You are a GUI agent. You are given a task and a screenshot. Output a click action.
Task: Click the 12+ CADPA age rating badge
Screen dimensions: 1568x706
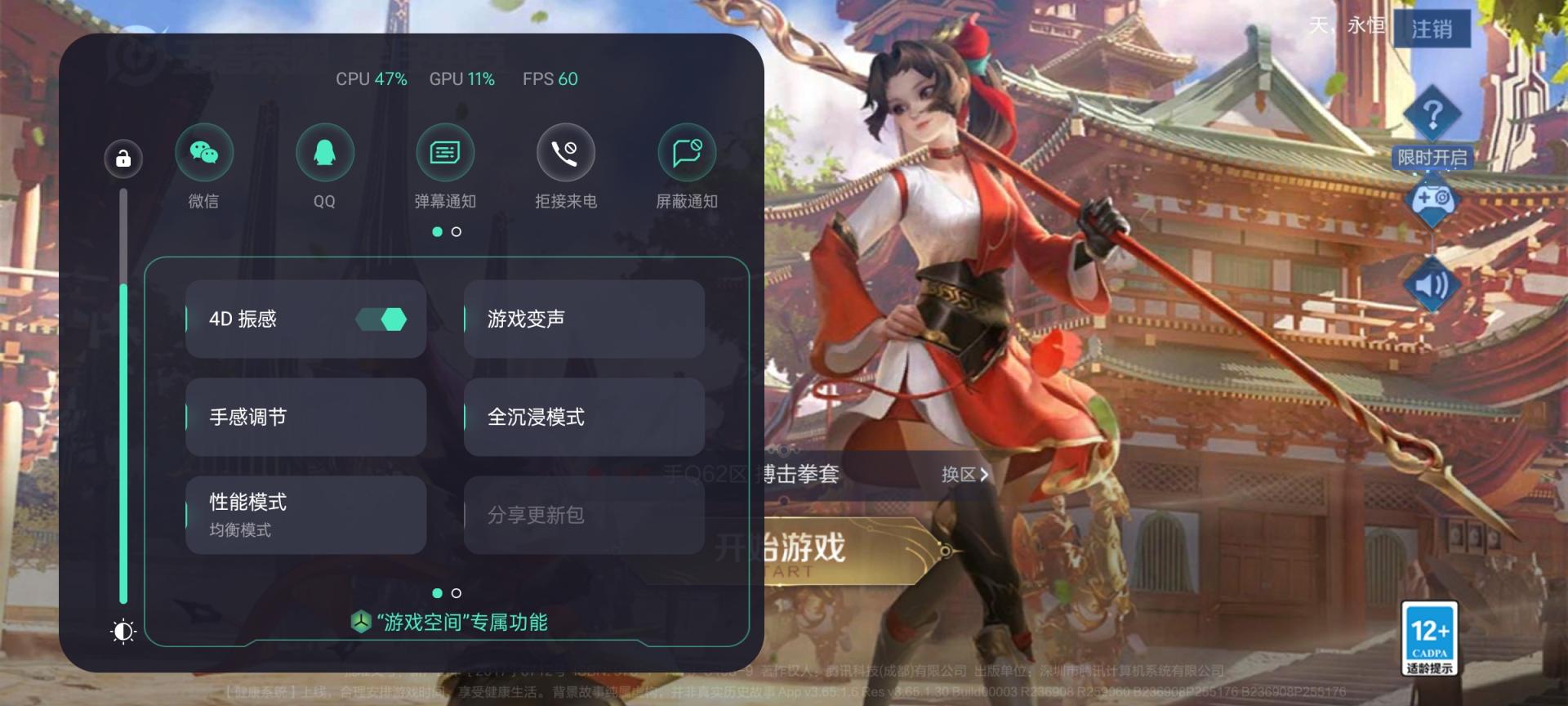click(x=1430, y=637)
